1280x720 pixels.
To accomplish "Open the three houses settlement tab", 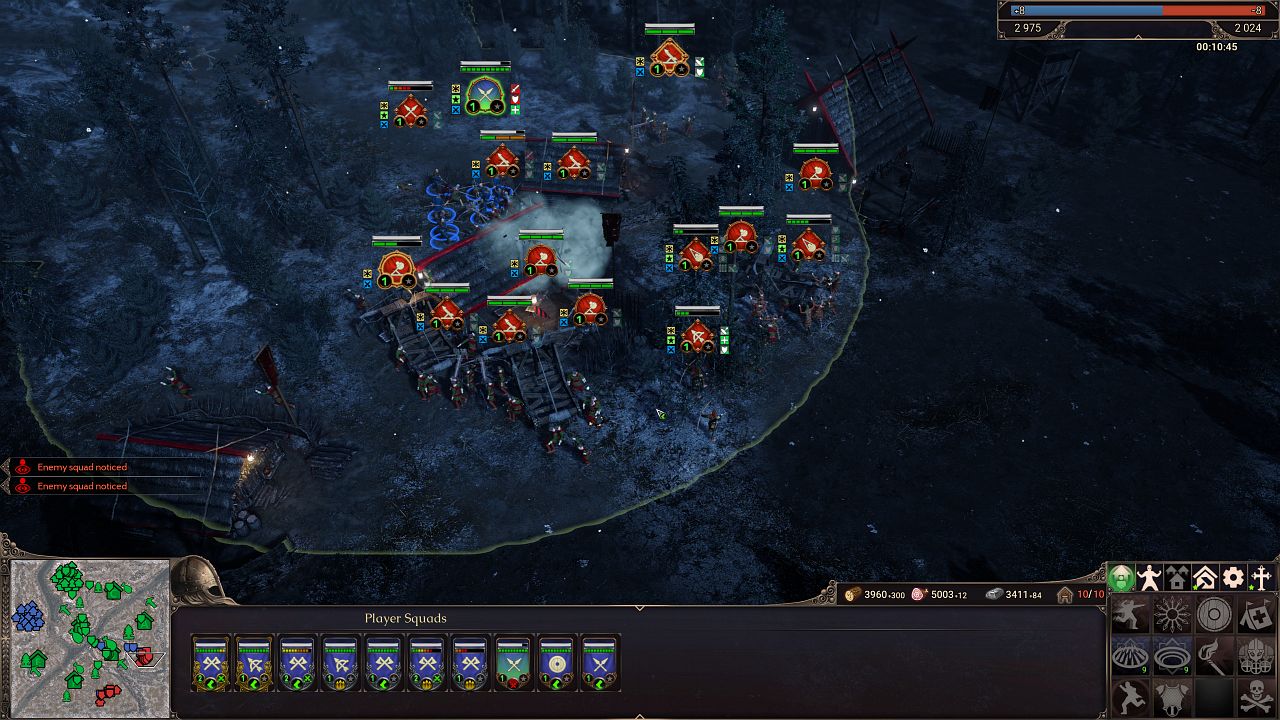I will coord(1177,578).
